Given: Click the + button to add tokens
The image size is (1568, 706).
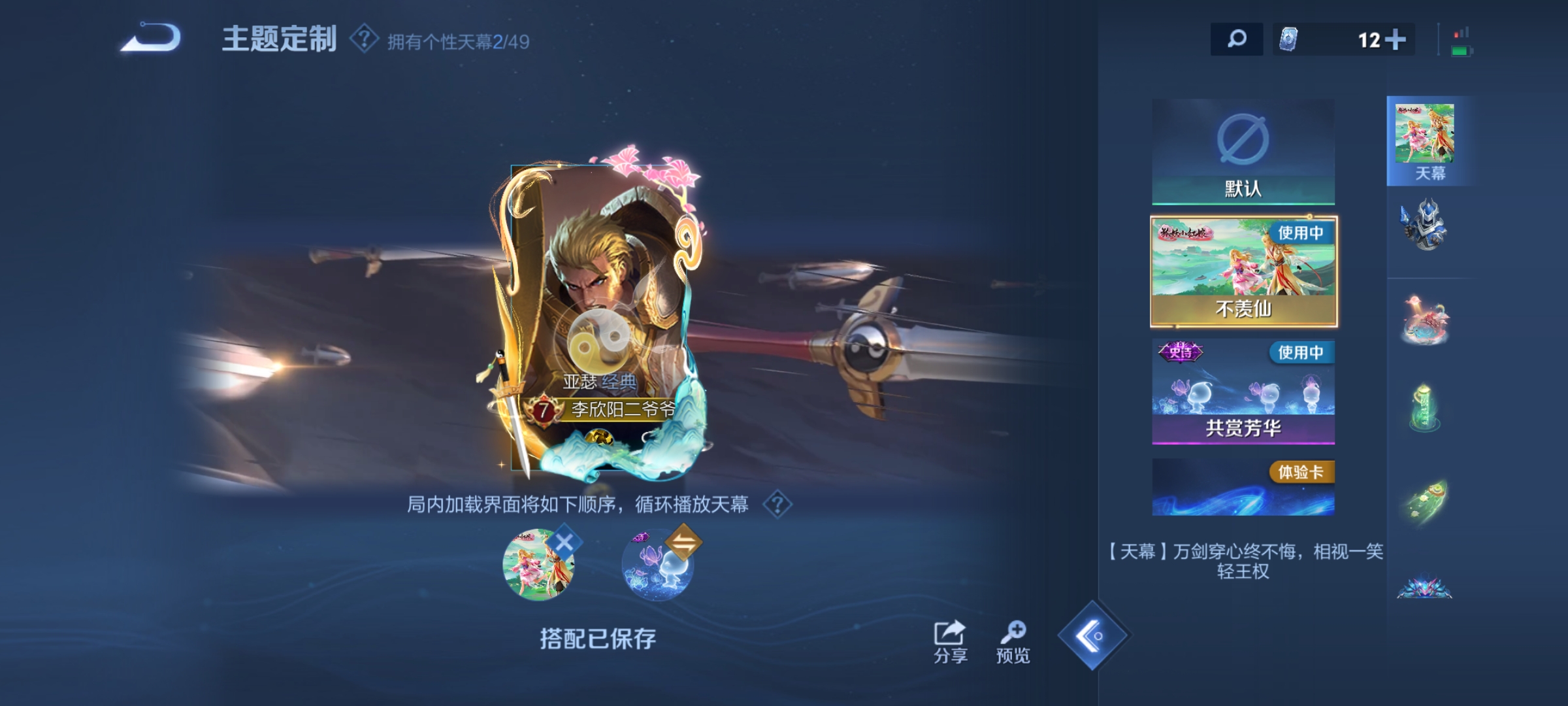Looking at the screenshot, I should [1396, 41].
